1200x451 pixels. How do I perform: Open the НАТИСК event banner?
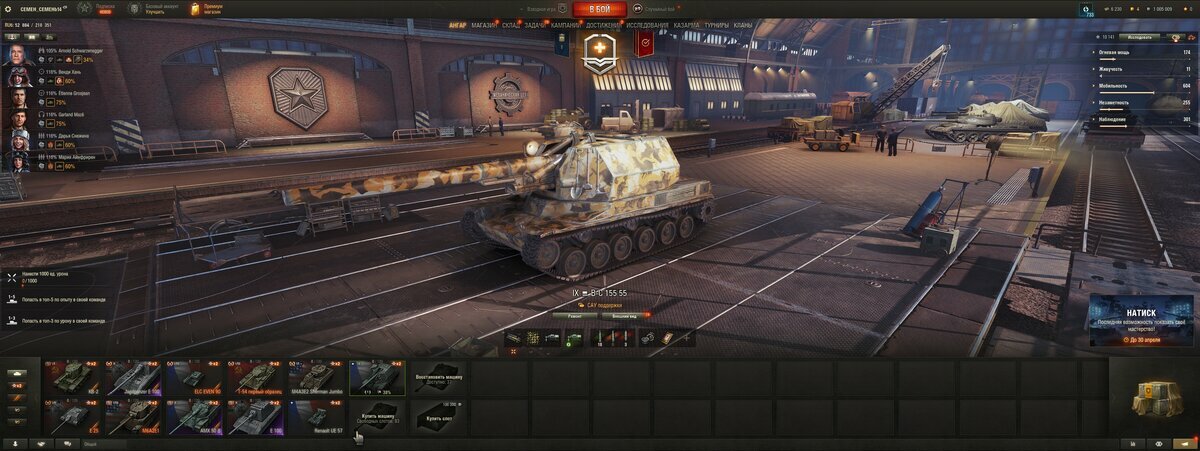1139,320
